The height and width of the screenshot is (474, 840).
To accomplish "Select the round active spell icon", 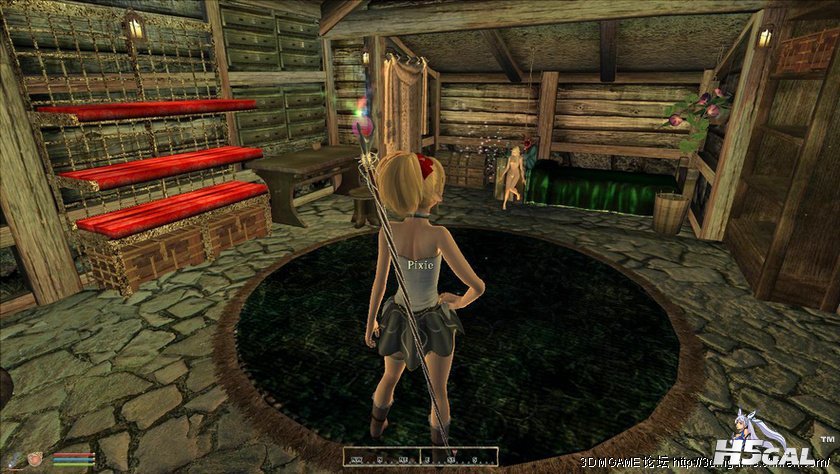I will coord(35,459).
